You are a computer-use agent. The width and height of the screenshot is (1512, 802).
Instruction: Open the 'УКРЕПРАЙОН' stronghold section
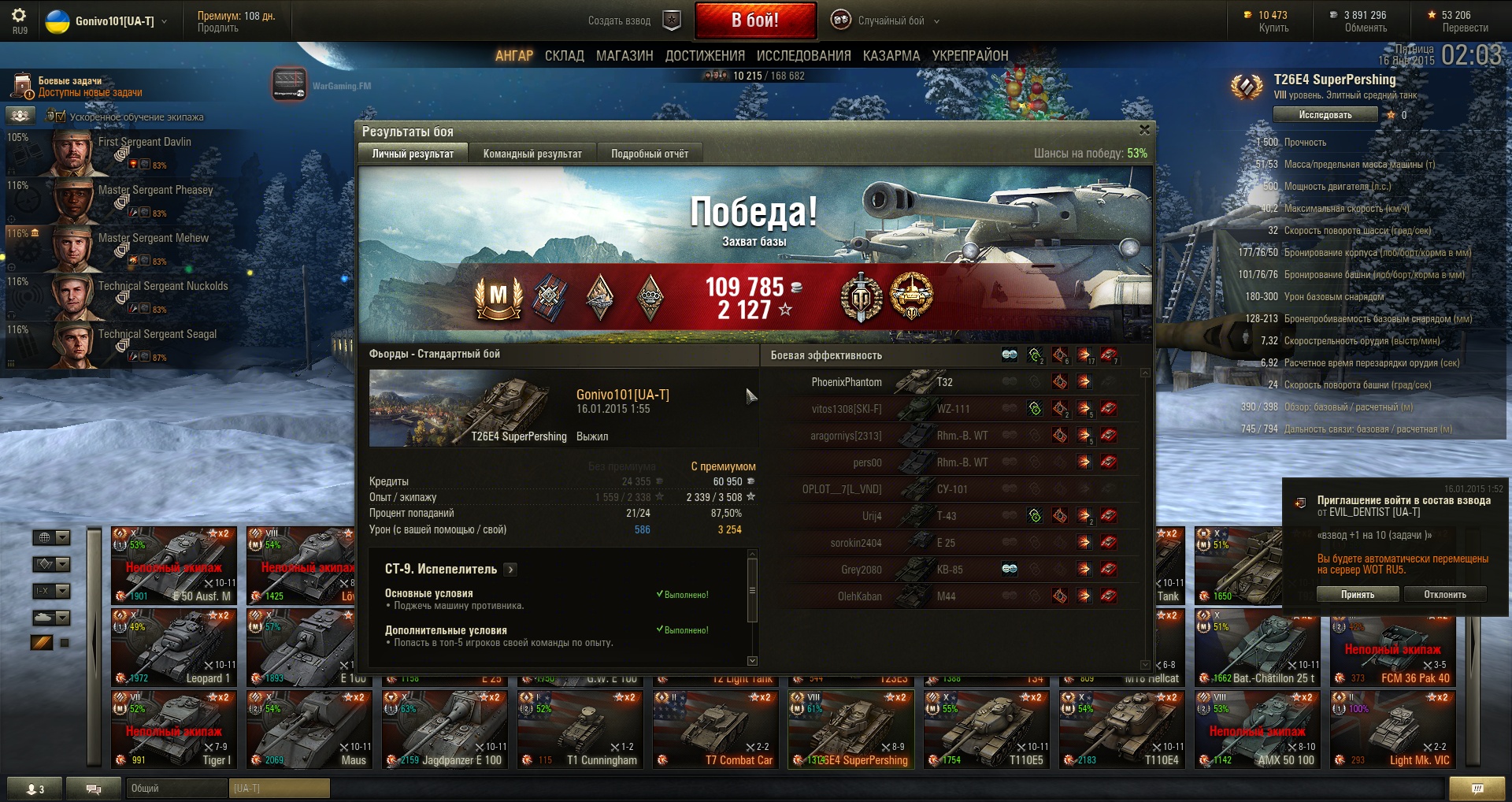point(969,56)
